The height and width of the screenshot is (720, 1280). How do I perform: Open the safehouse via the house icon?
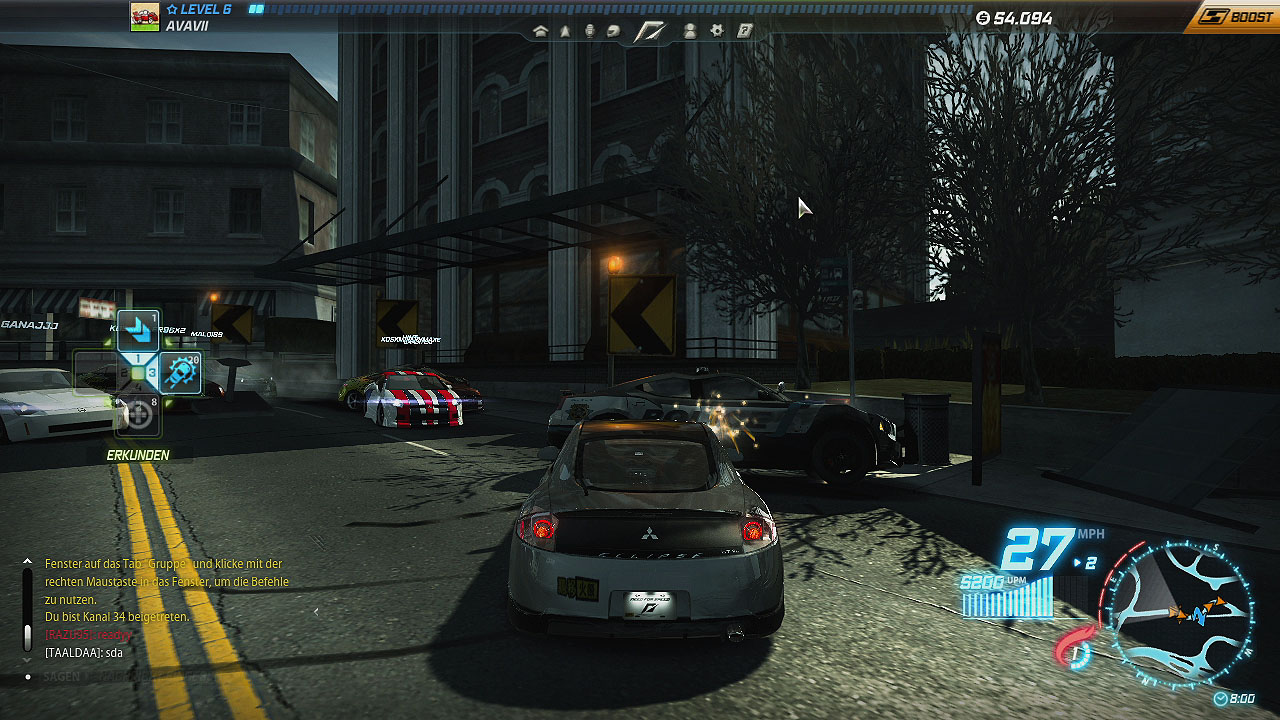coord(541,31)
